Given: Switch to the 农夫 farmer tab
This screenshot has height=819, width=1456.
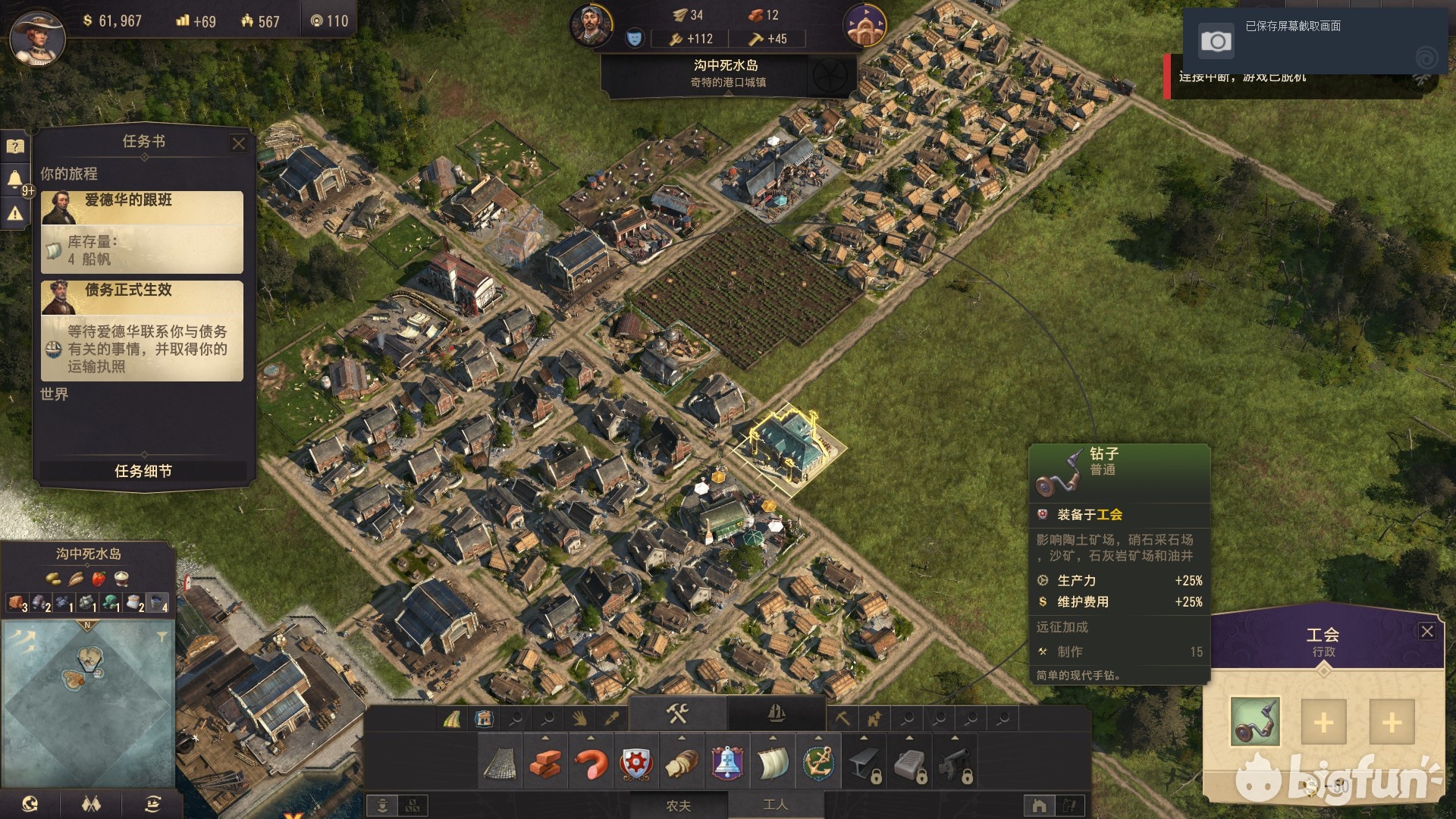Looking at the screenshot, I should [678, 805].
